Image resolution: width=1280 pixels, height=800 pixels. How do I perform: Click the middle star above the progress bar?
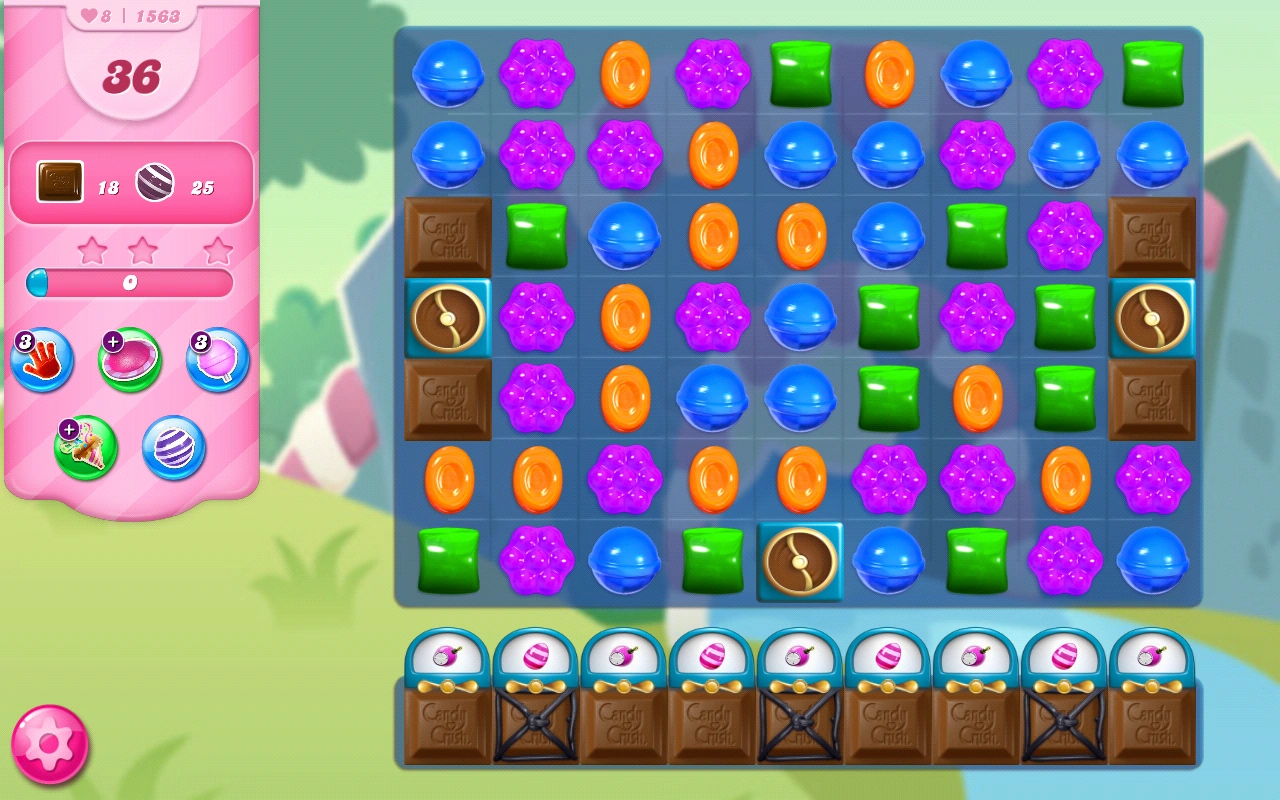point(142,248)
